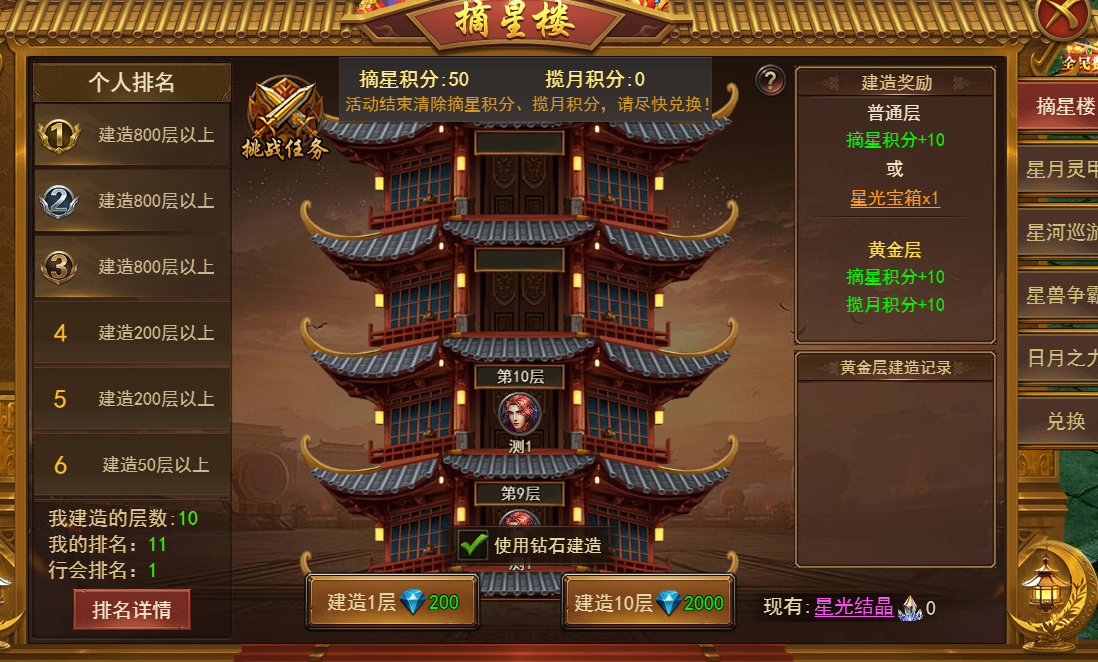Select the first-place ranking row

132,135
